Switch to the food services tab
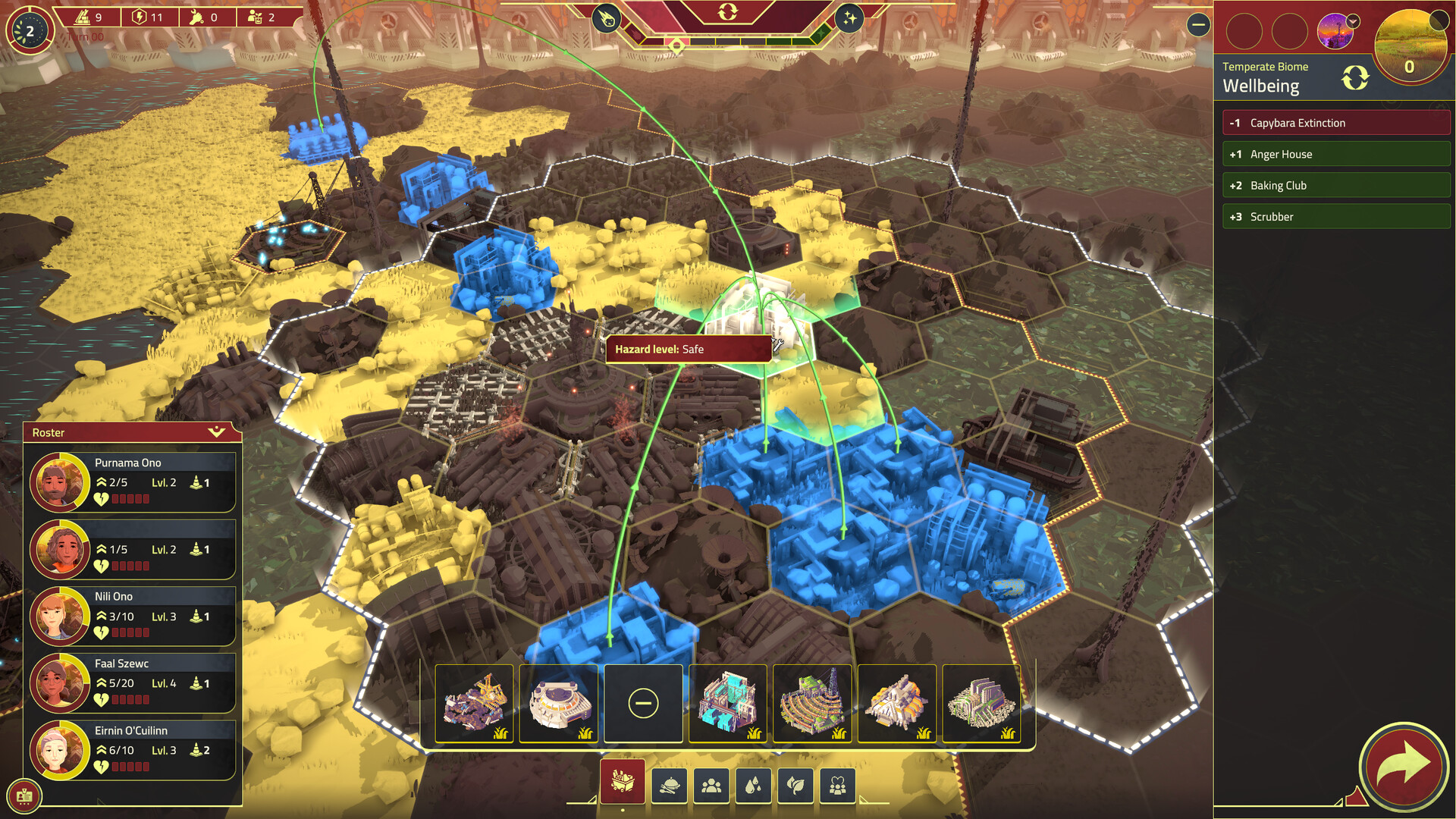Image resolution: width=1456 pixels, height=819 pixels. [x=668, y=785]
